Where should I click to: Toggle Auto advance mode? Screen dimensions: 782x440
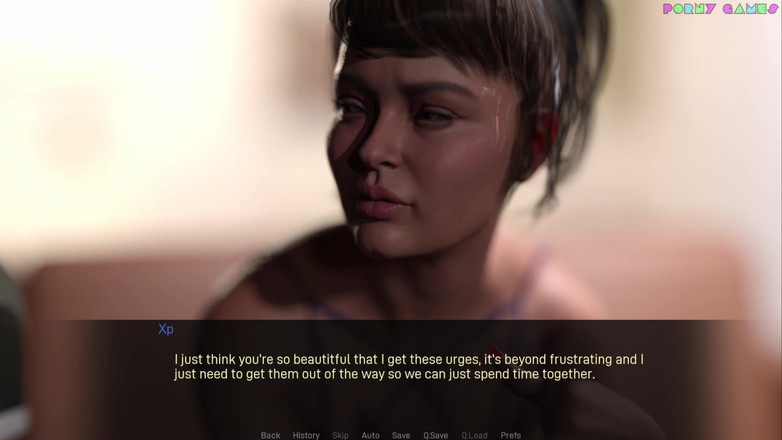[370, 435]
